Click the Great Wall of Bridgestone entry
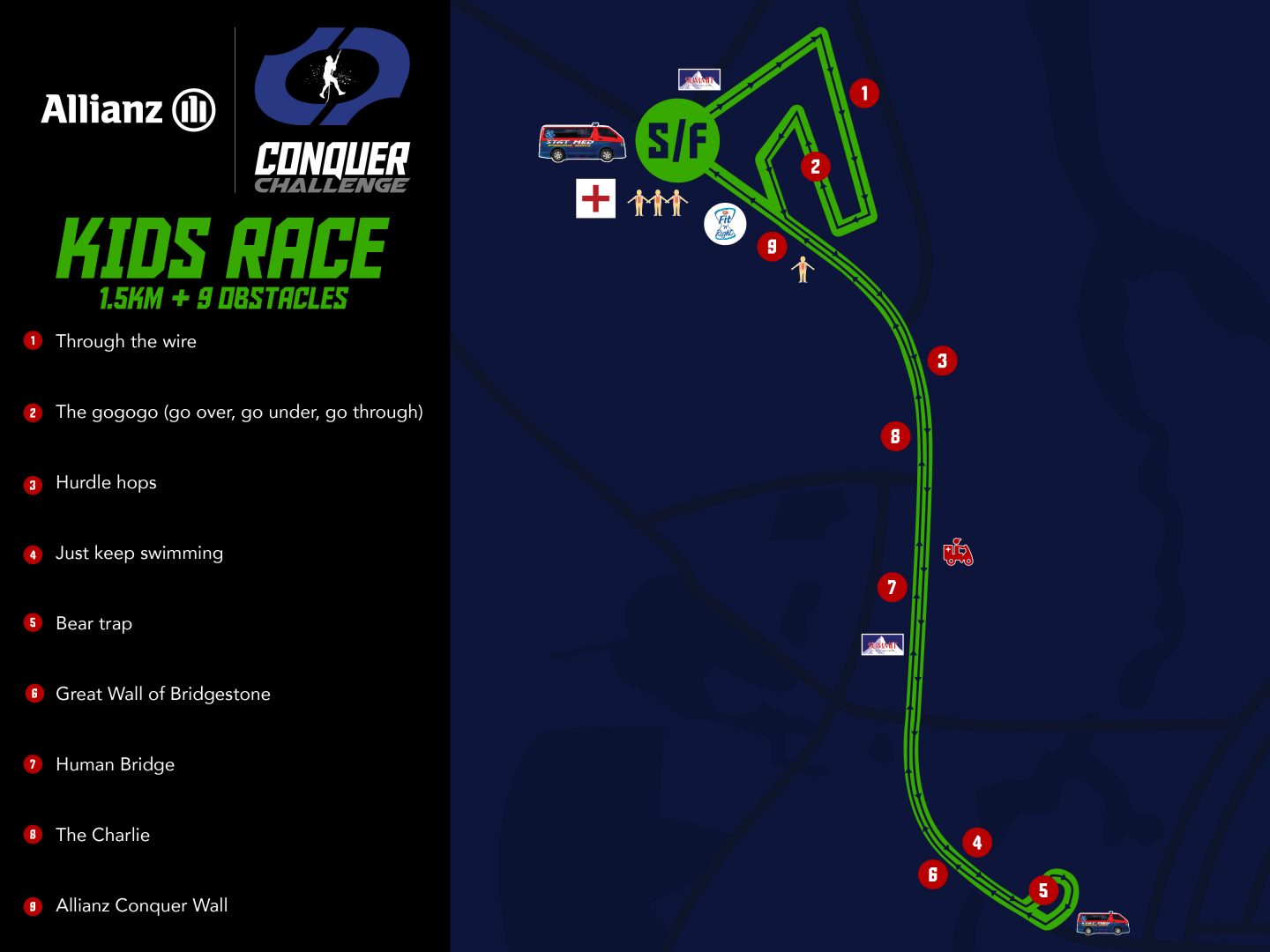The width and height of the screenshot is (1270, 952). (162, 694)
